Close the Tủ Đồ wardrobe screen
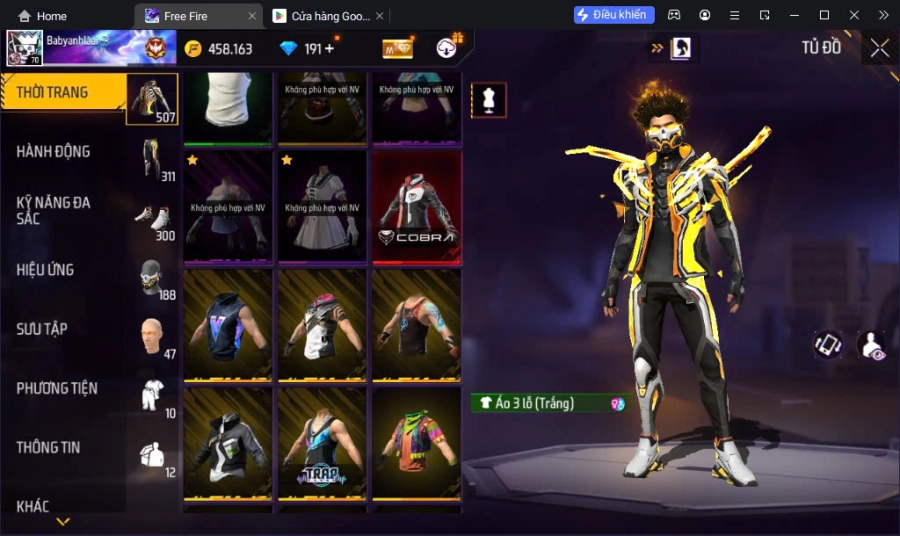 [879, 48]
